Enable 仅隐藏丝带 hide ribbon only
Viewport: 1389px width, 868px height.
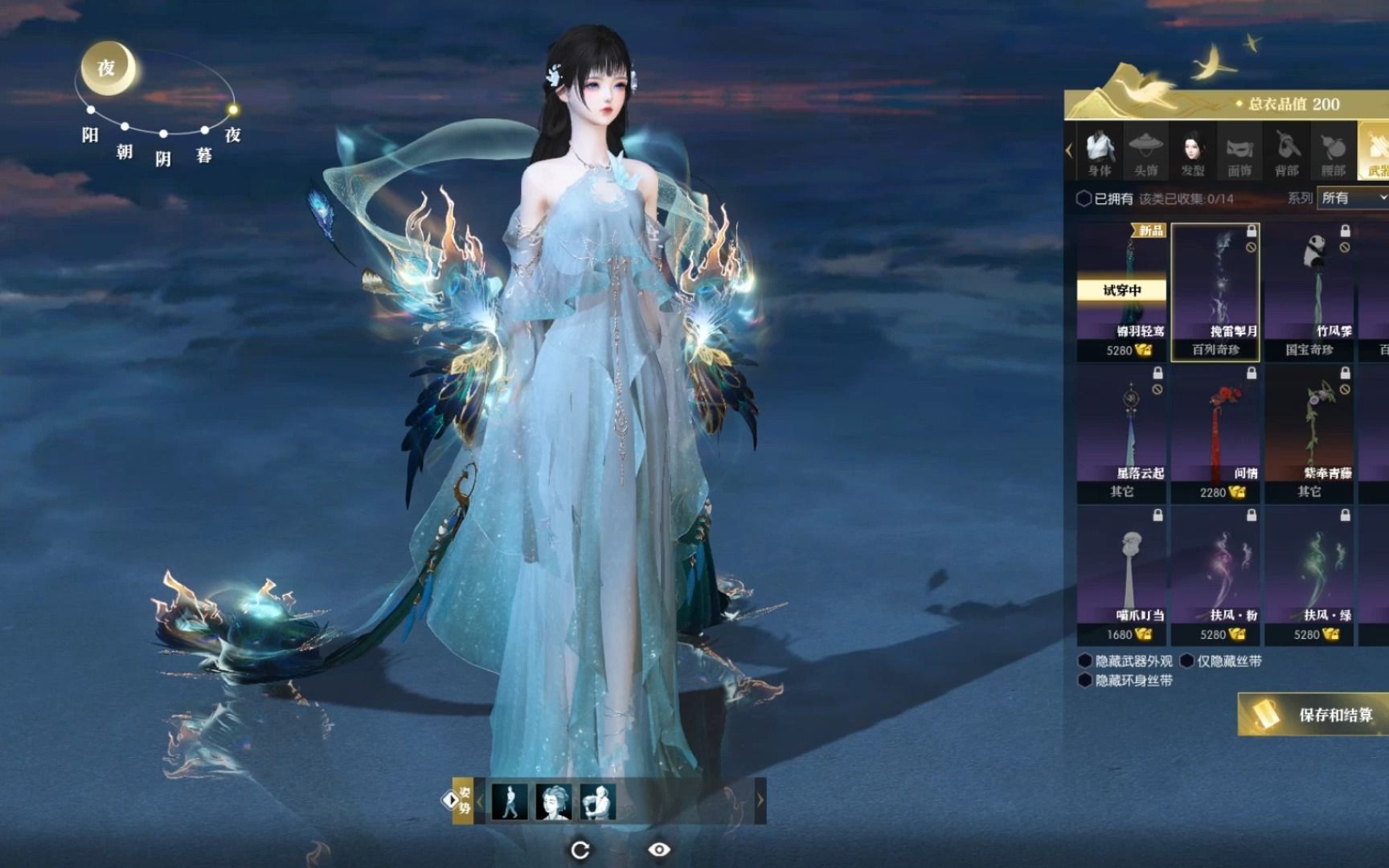(x=1187, y=661)
